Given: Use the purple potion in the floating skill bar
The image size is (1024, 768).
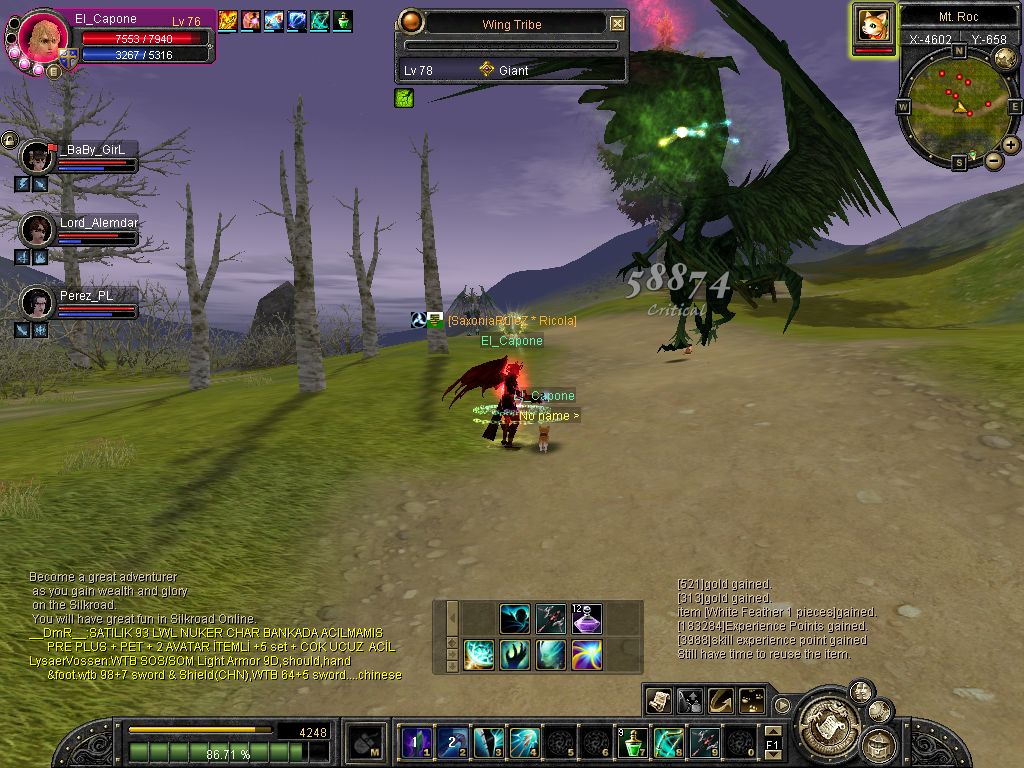Looking at the screenshot, I should pyautogui.click(x=587, y=619).
